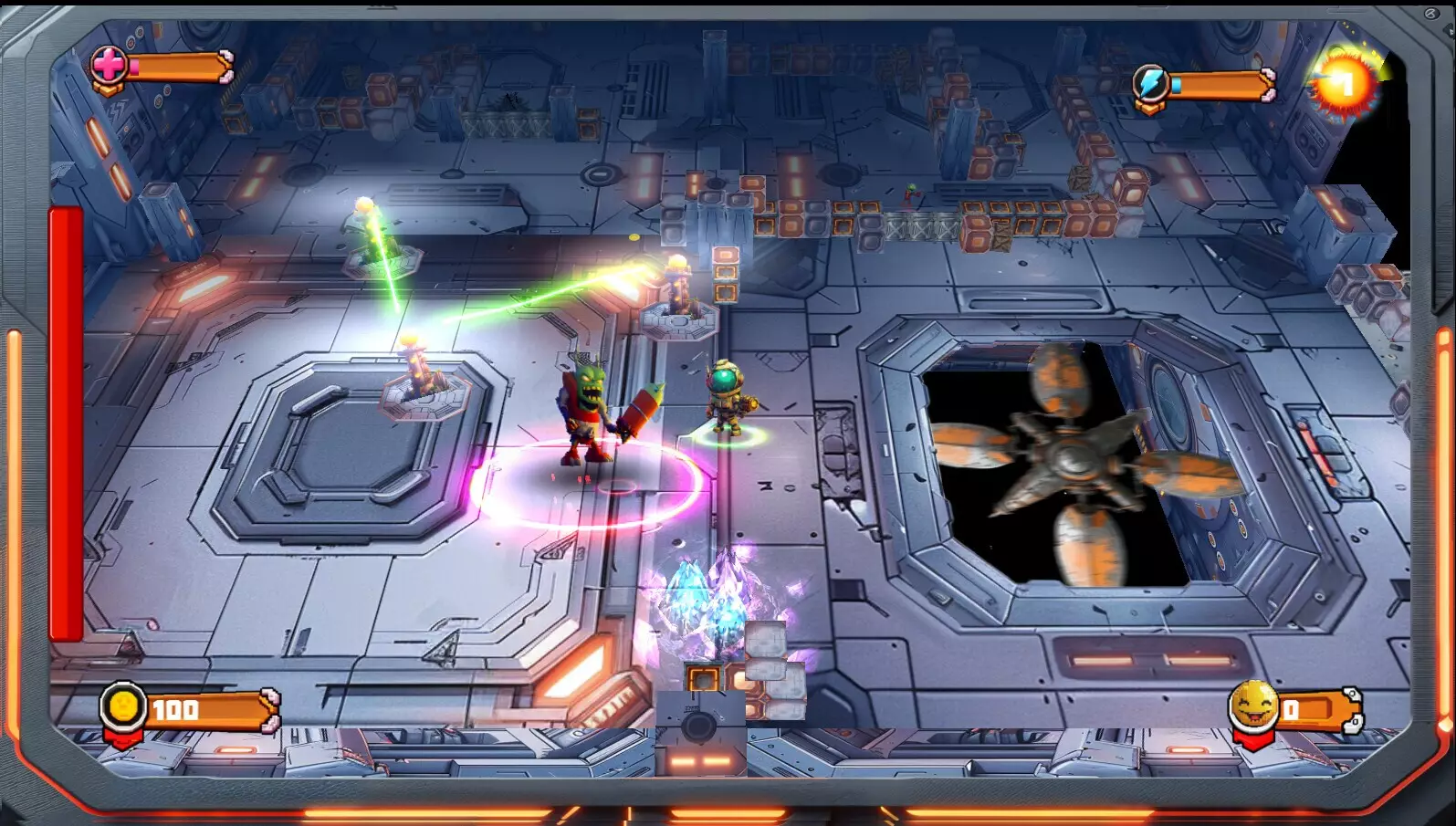1456x826 pixels.
Task: Click the yellow smiley emoji icon
Action: (x=1251, y=706)
